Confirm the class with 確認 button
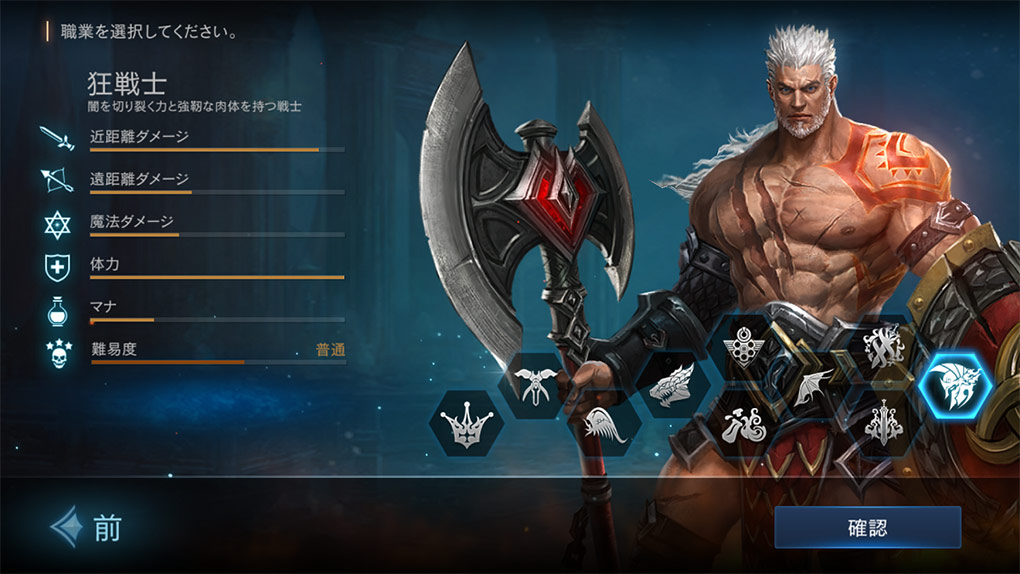This screenshot has width=1020, height=574. (867, 527)
